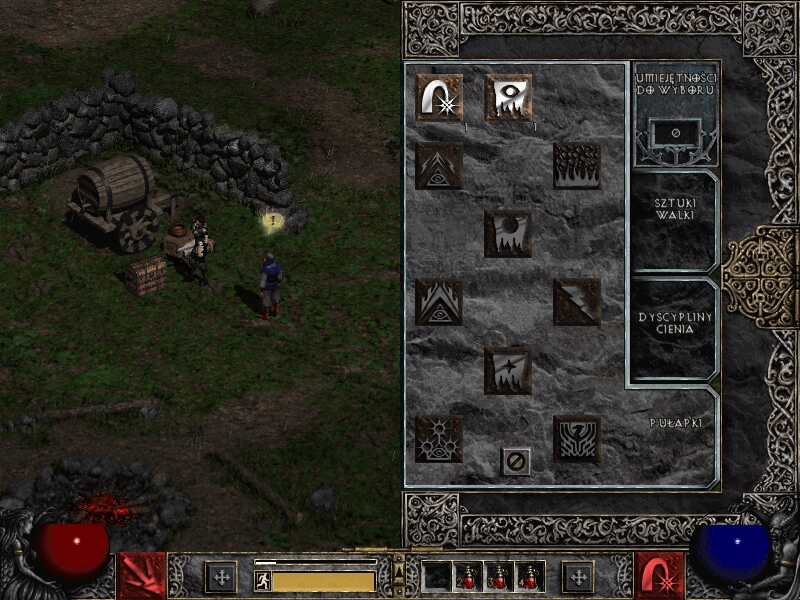Choose the Tiger Strike eye-over-claws skill icon
Viewport: 800px width, 600px height.
[x=508, y=98]
